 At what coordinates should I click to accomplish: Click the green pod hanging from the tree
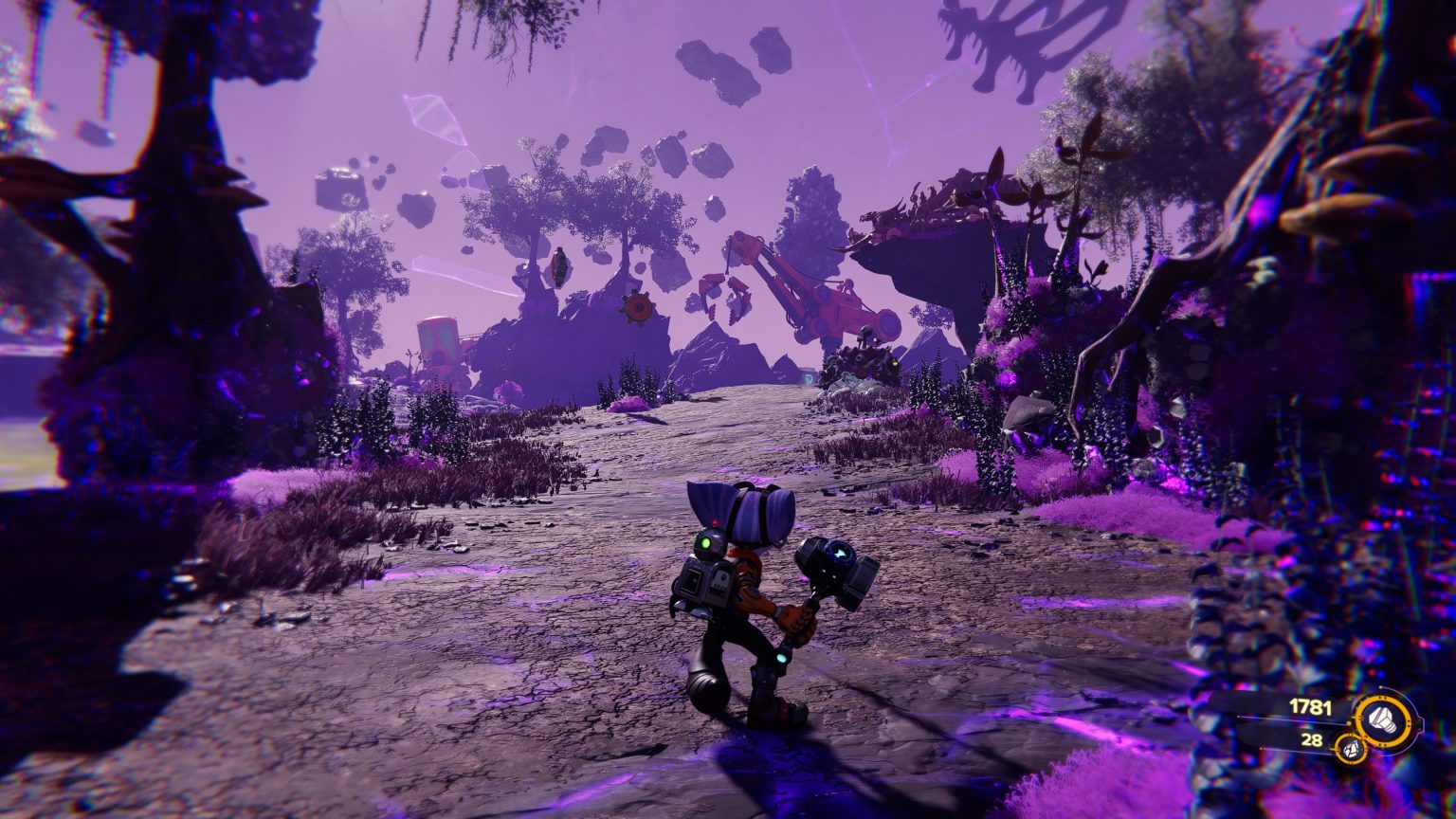coord(559,265)
